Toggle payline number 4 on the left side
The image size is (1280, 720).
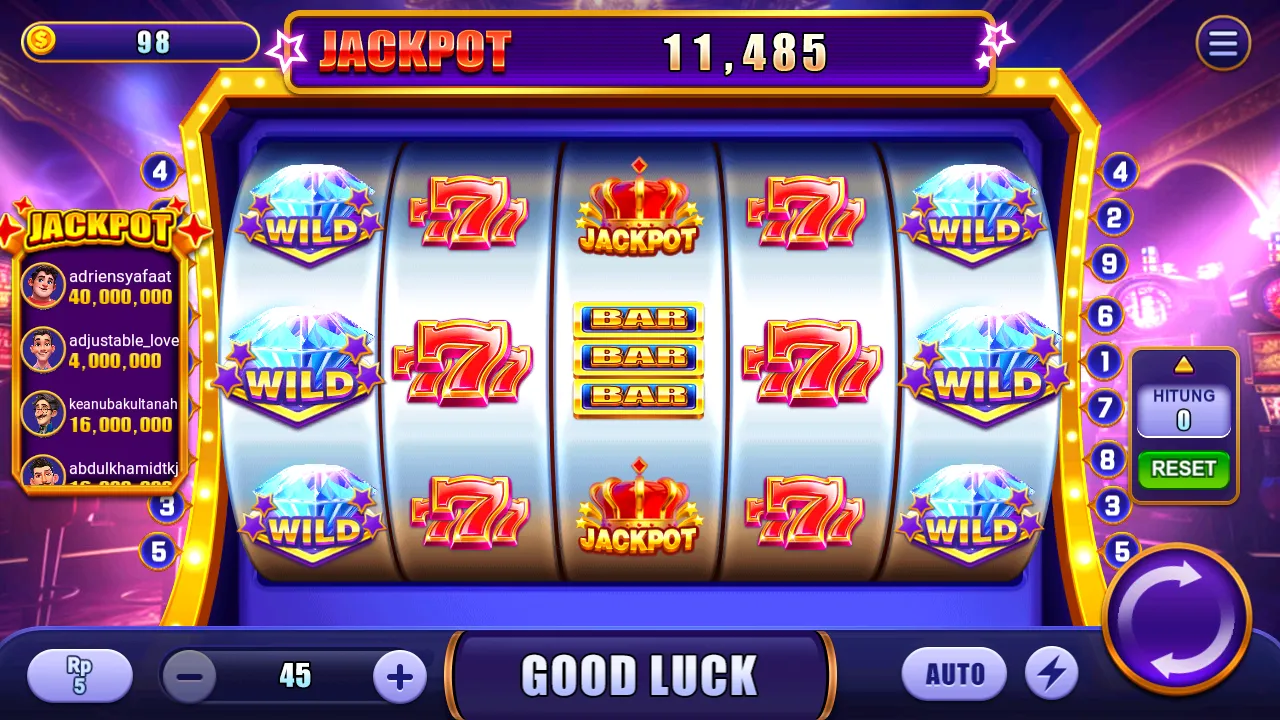point(160,172)
